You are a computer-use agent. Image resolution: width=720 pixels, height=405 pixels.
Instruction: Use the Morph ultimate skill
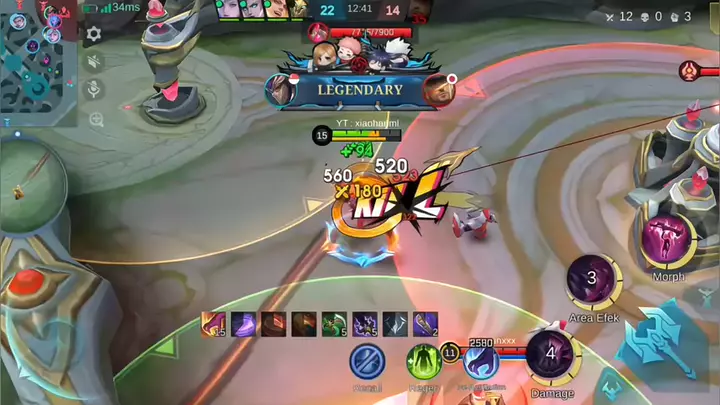click(x=668, y=239)
